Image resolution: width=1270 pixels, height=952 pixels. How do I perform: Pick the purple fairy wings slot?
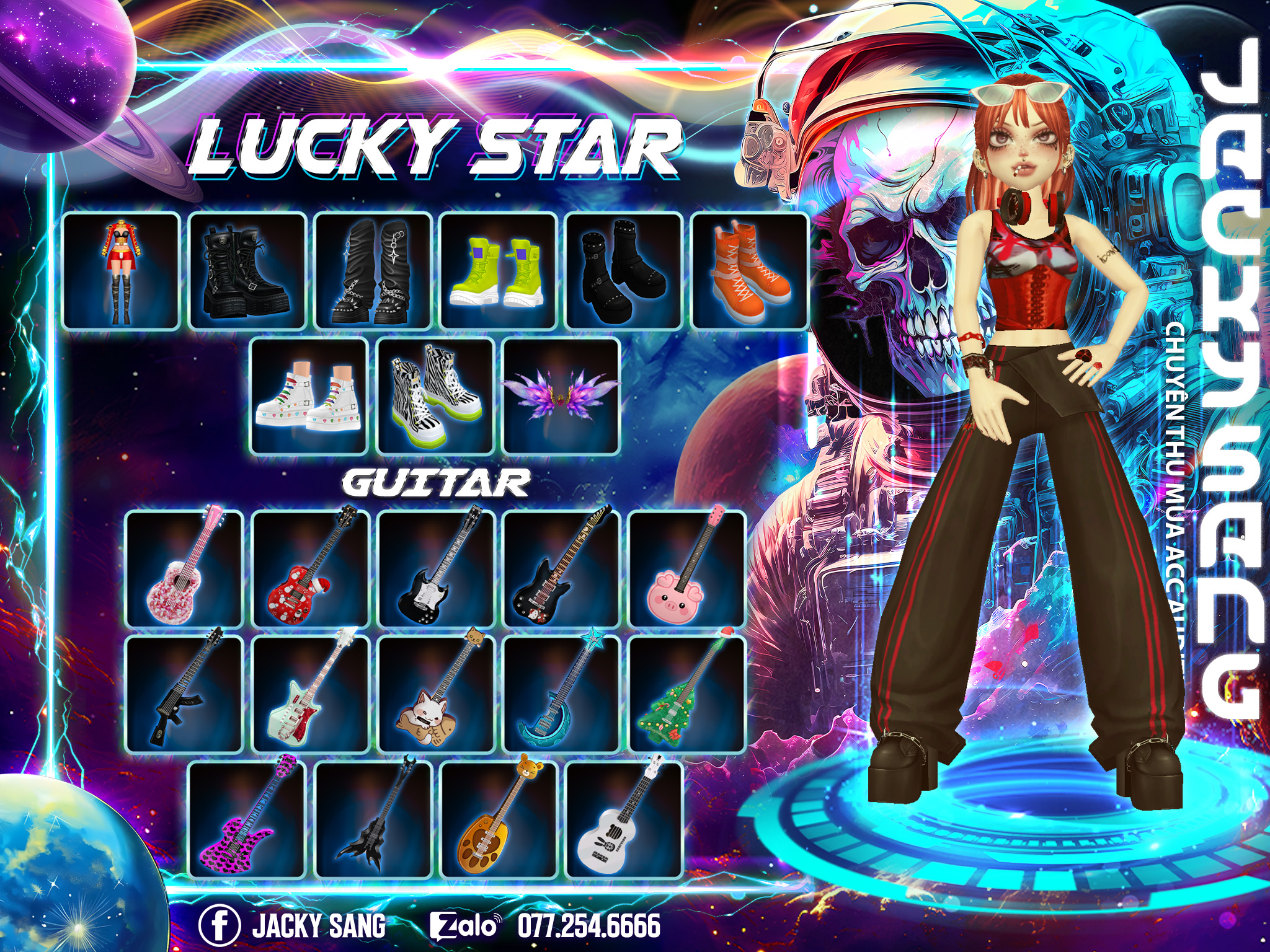(x=561, y=396)
